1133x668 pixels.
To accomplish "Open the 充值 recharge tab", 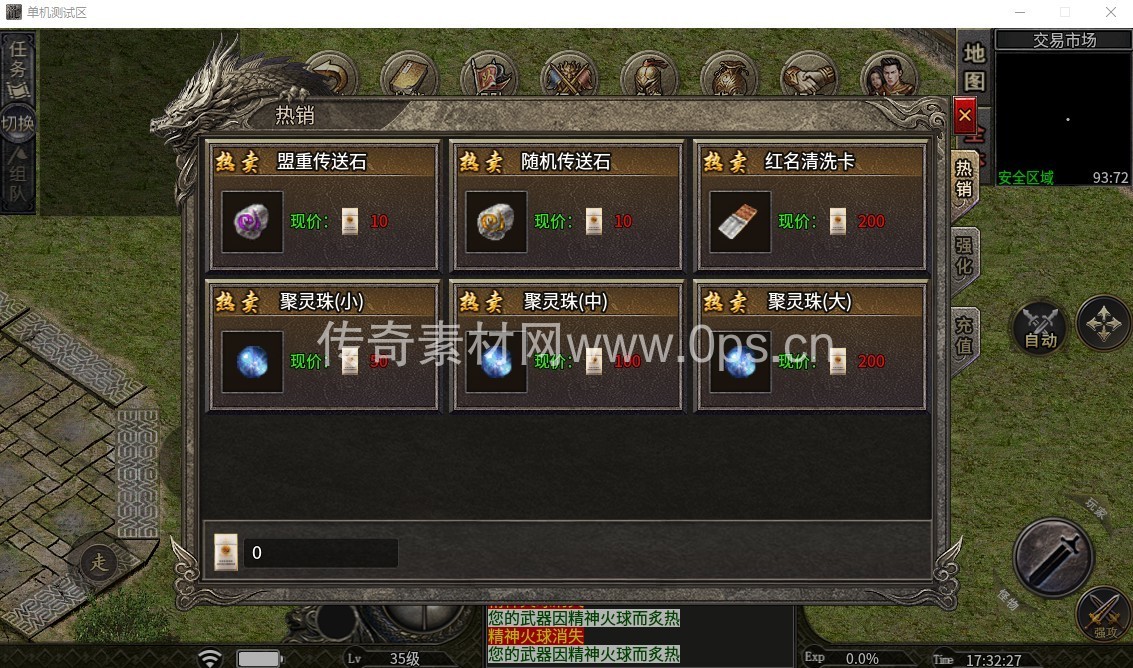I will 964,337.
